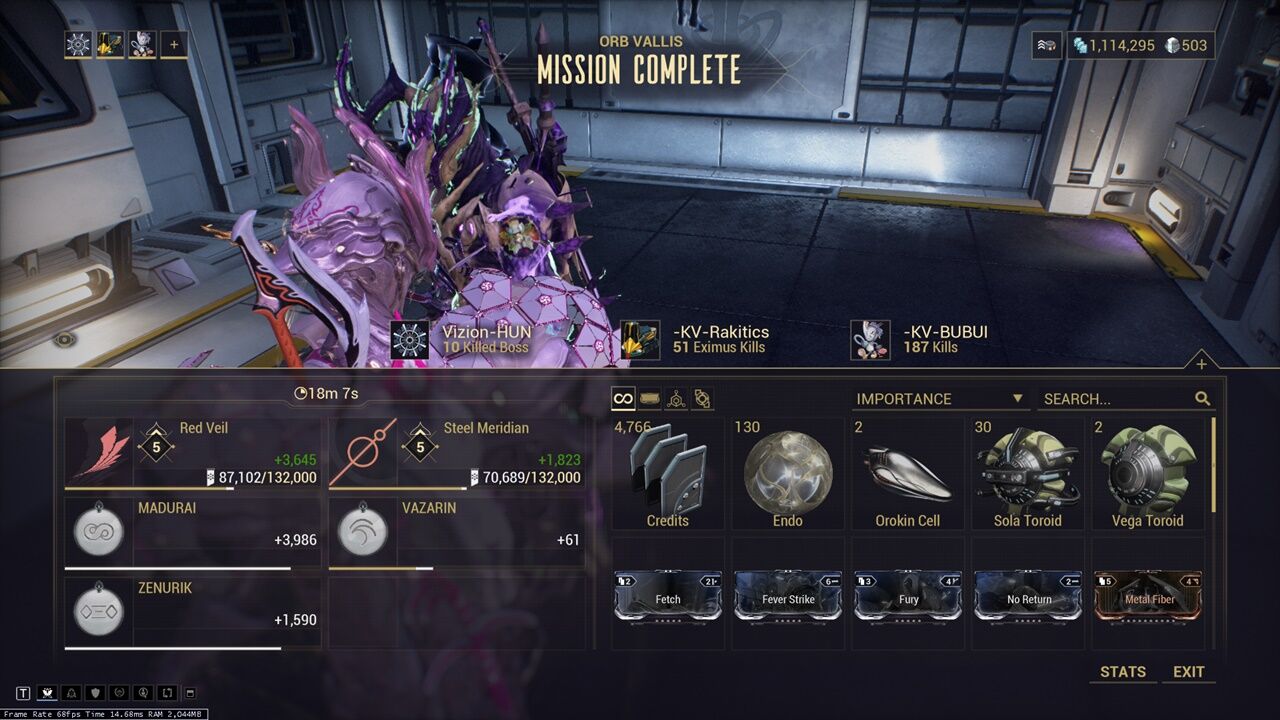Choose the Metal Fiber mod card

tap(1148, 596)
